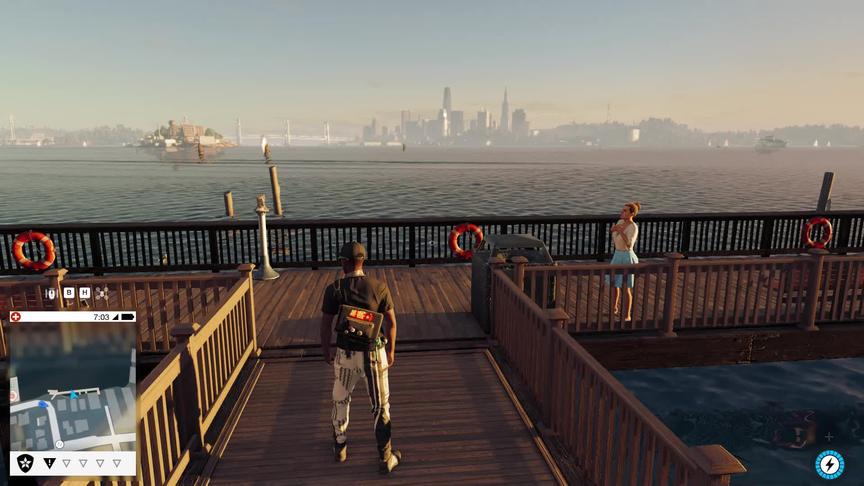Select the quadcopter drone gadget icon
Image resolution: width=864 pixels, height=486 pixels.
tap(101, 293)
